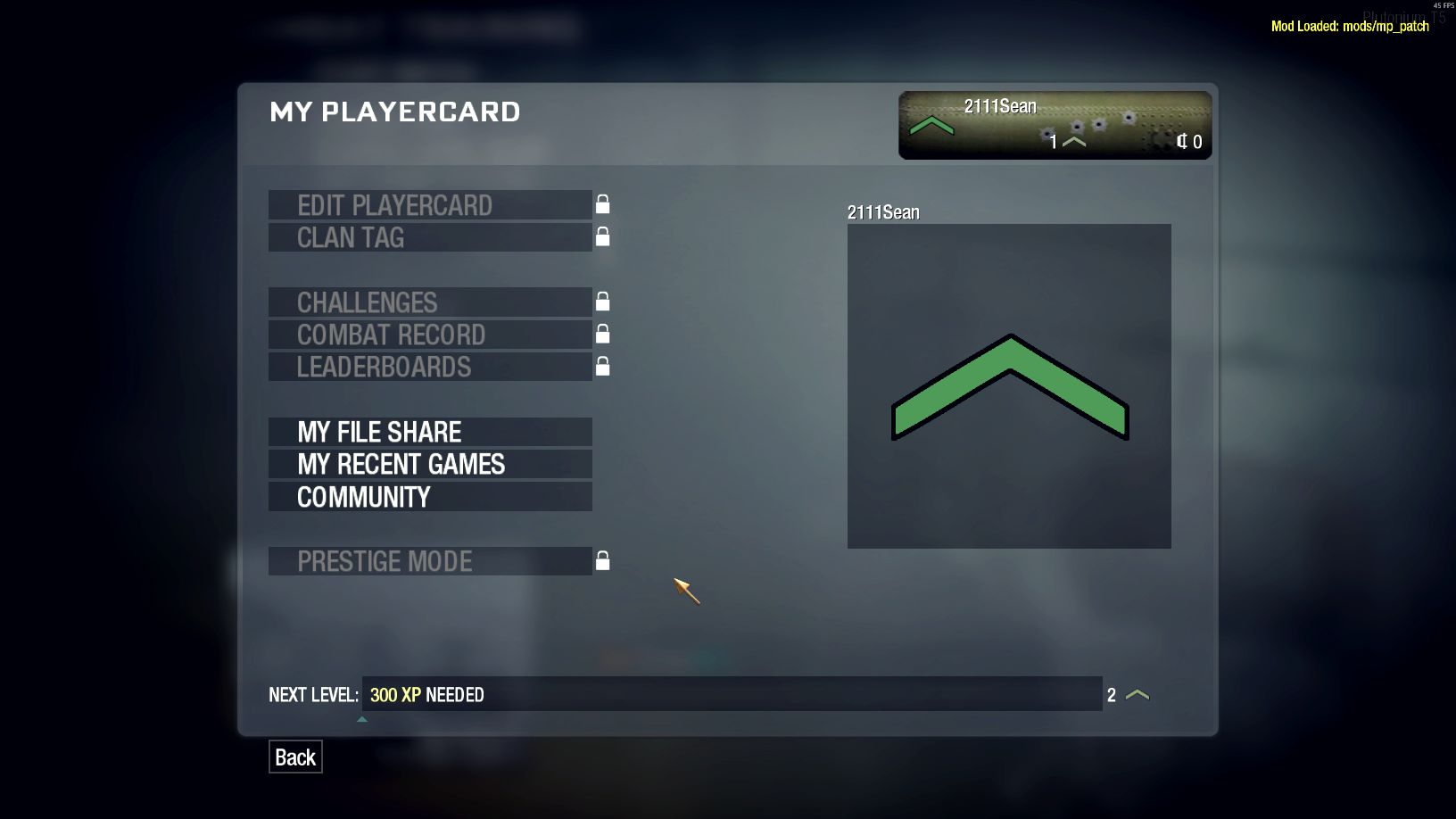
Task: Click the padlock icon beside Clan Tag
Action: [602, 236]
